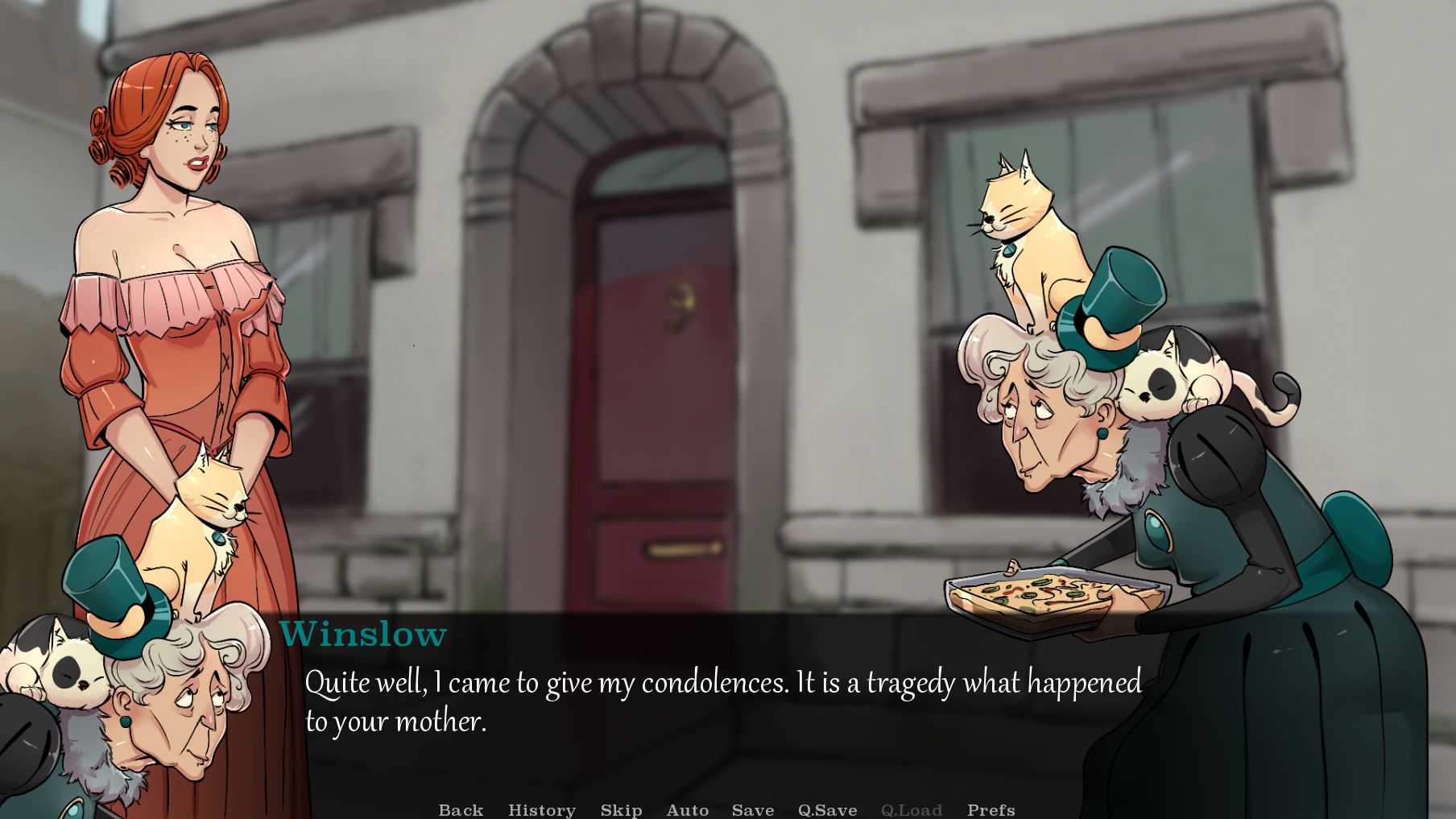Click the Q.Load quick load button
The image size is (1456, 819).
(911, 809)
